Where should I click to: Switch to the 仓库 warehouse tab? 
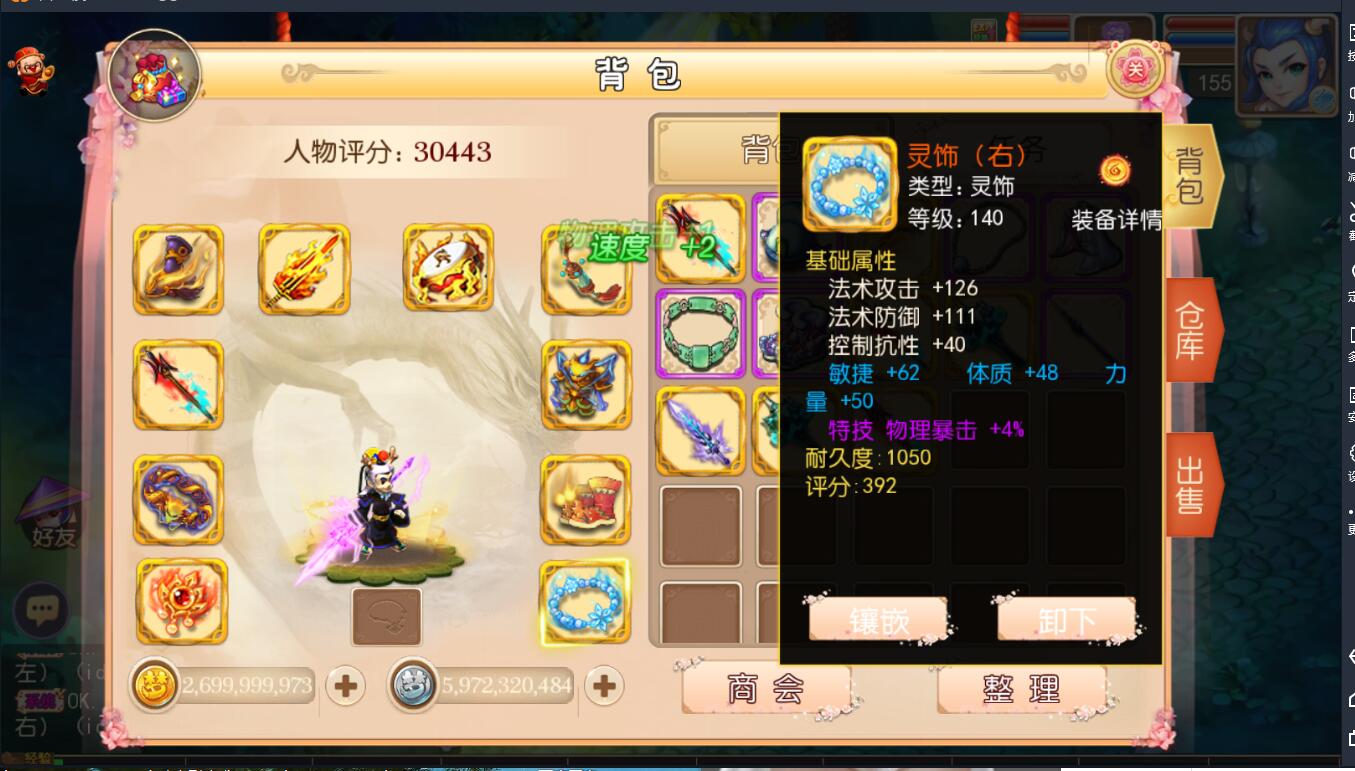click(1190, 330)
